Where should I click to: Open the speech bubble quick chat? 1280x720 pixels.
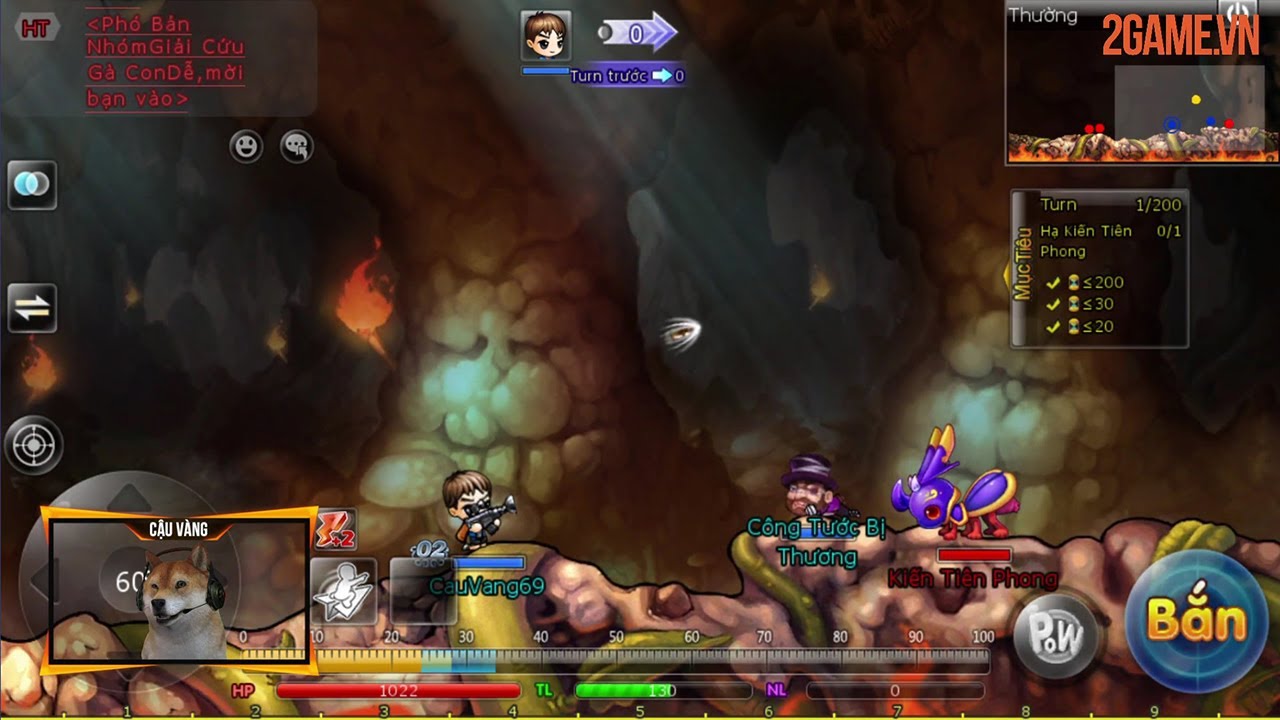(296, 147)
